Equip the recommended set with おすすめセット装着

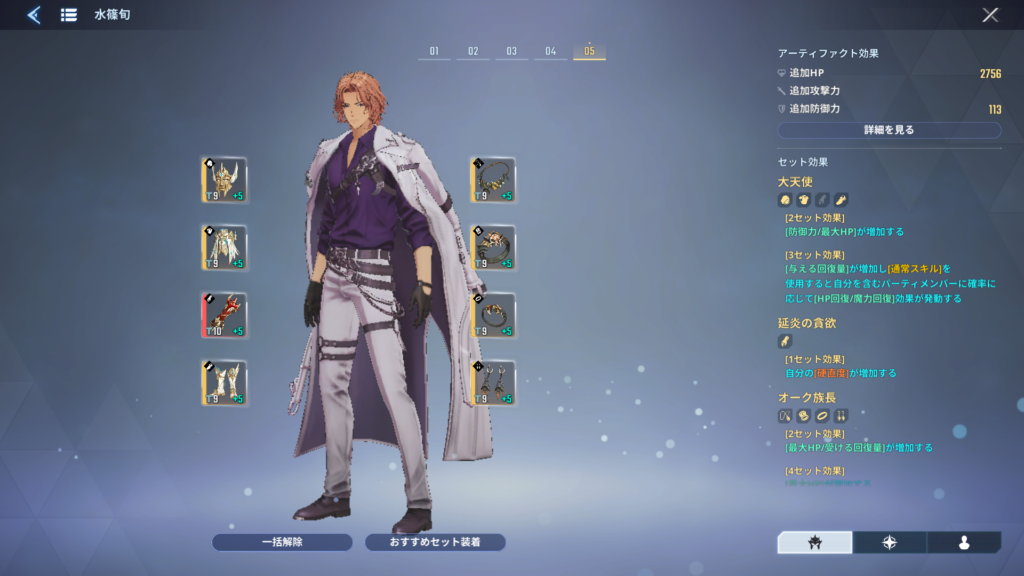tap(435, 542)
